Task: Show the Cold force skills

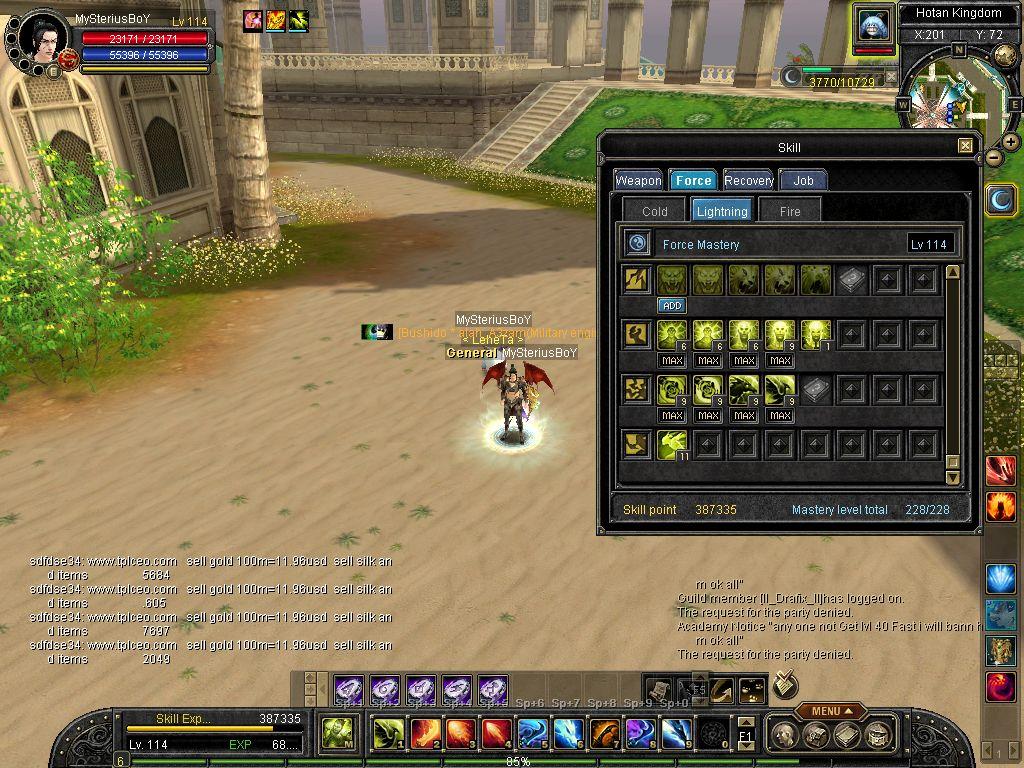Action: (655, 211)
